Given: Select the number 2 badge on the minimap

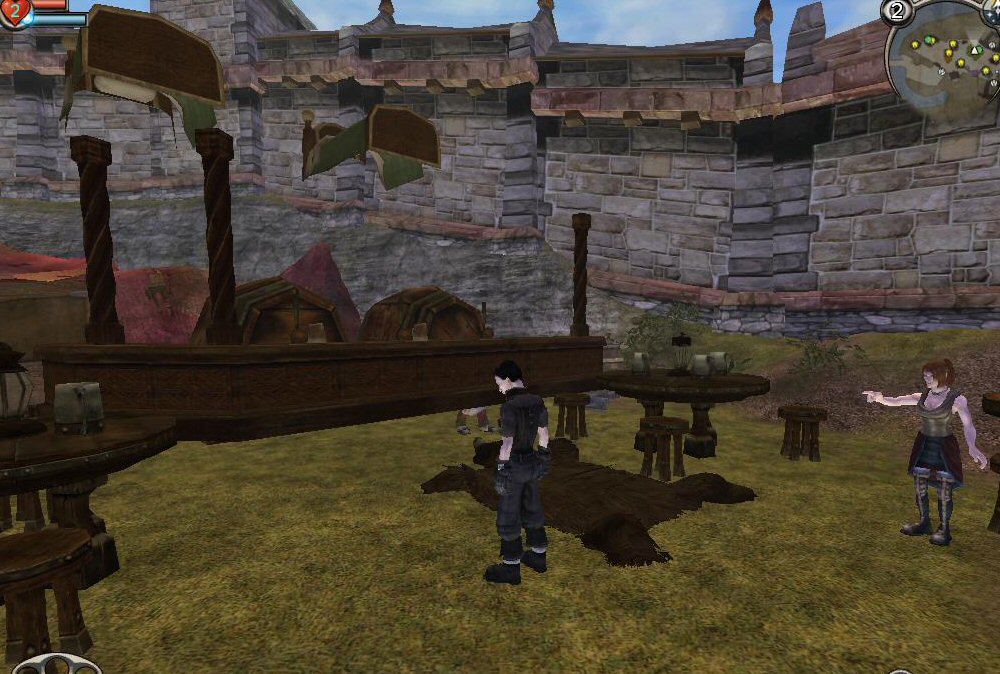Looking at the screenshot, I should 896,11.
